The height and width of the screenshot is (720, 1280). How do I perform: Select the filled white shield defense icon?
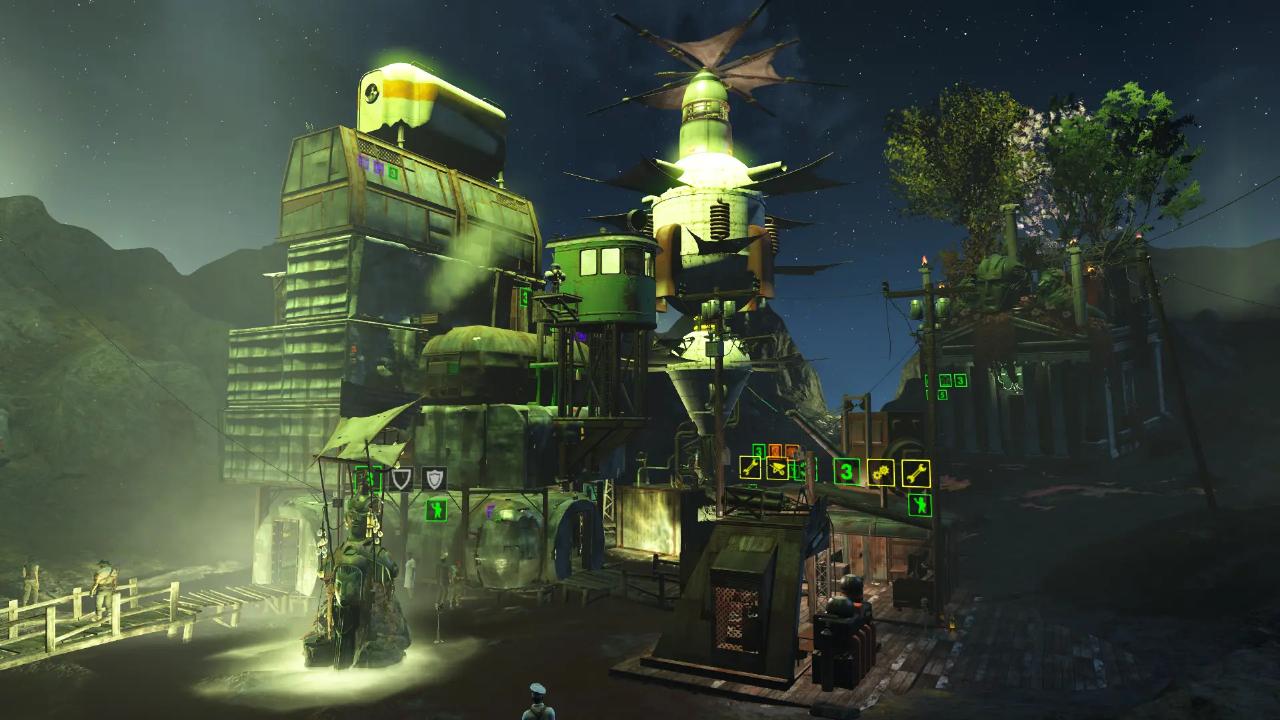pyautogui.click(x=434, y=479)
